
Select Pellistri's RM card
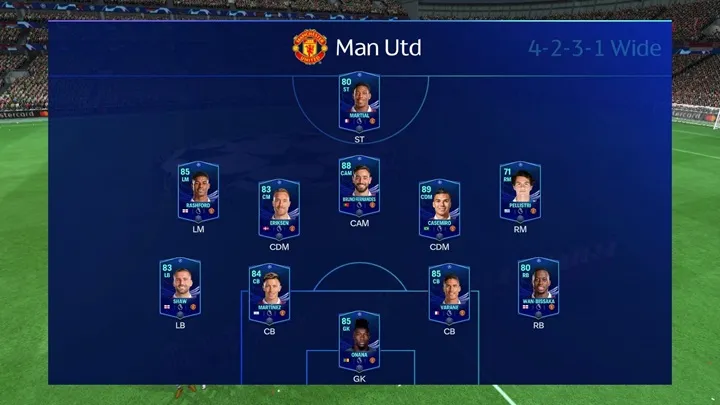click(519, 191)
